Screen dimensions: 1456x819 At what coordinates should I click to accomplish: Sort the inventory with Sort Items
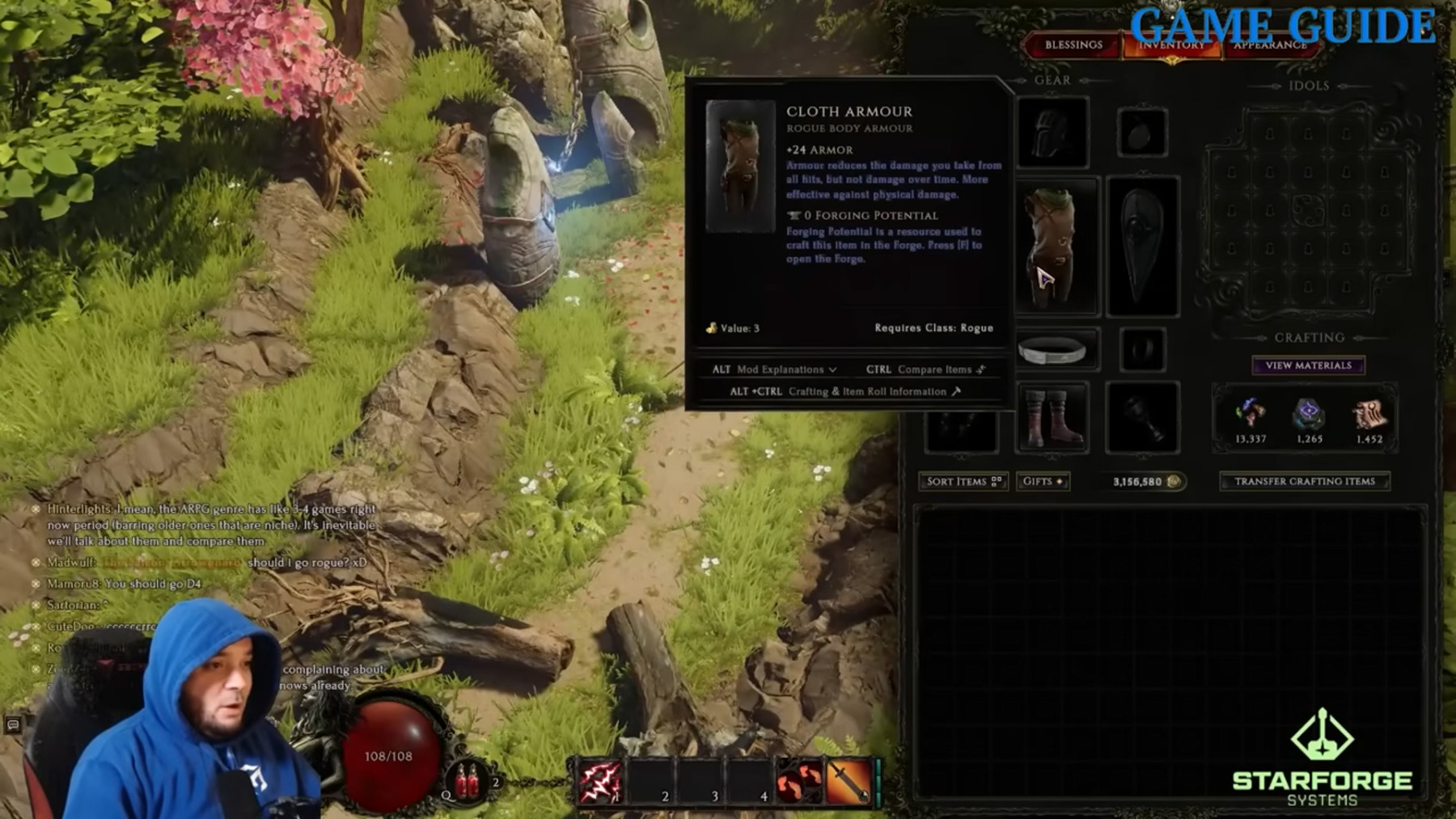[x=963, y=481]
